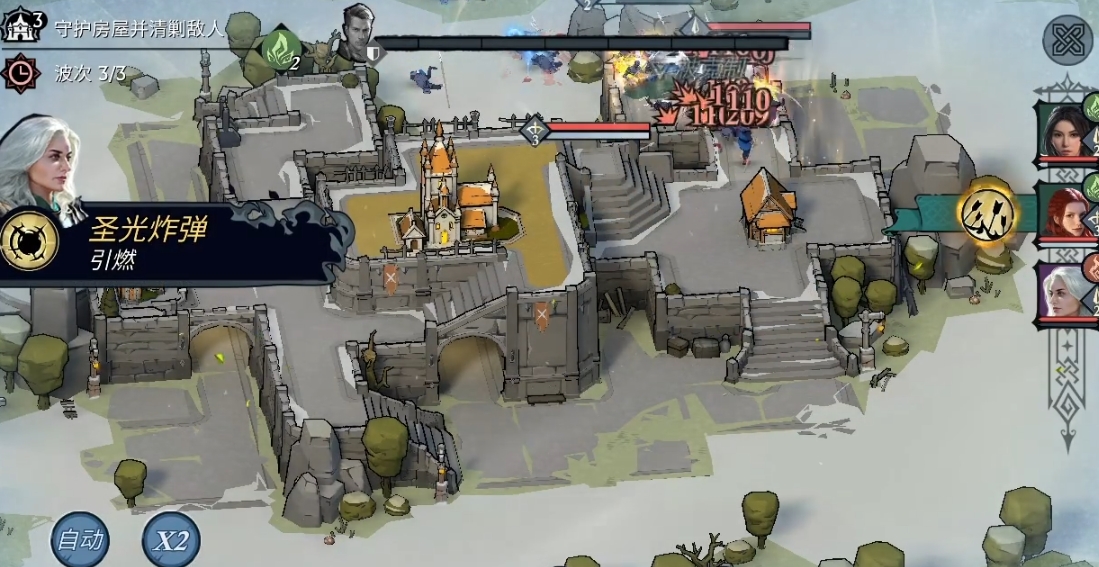Open the menu via the knot icon
The width and height of the screenshot is (1099, 567).
(1068, 41)
